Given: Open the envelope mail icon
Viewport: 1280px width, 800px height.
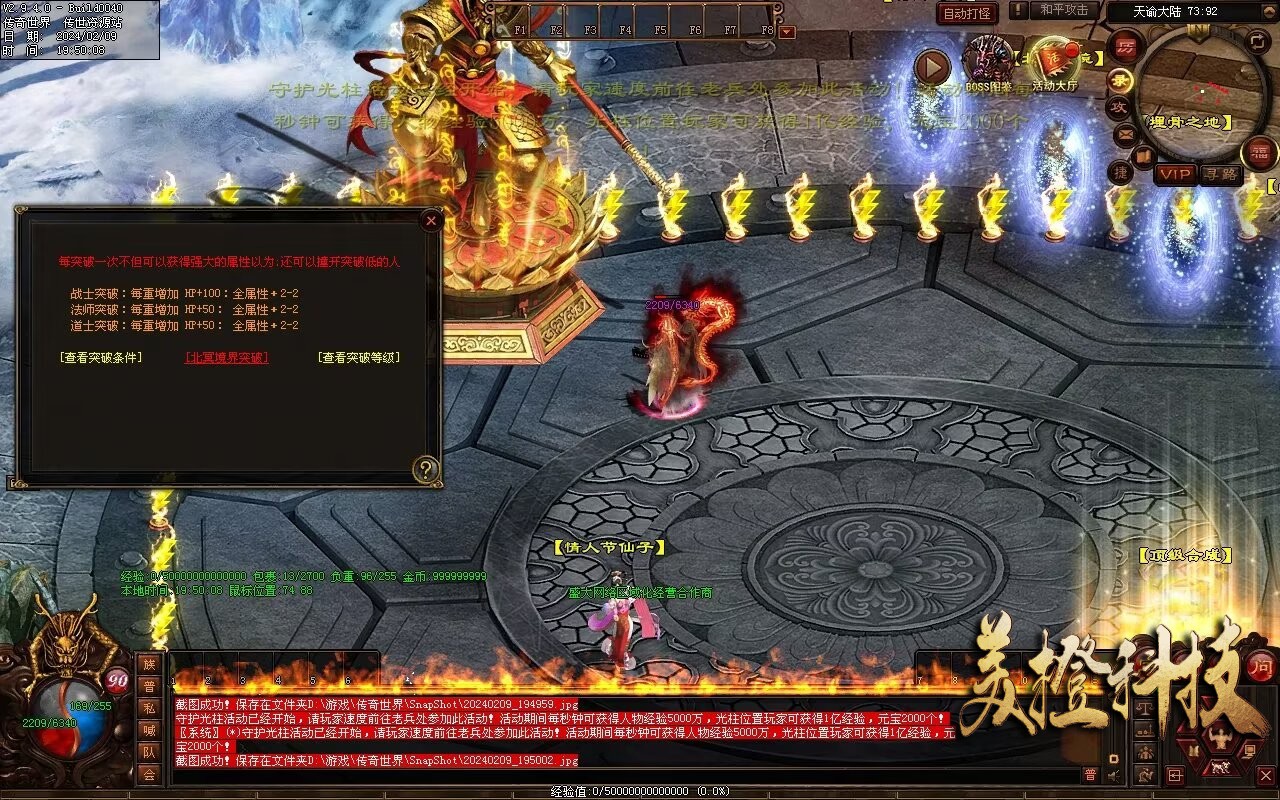Looking at the screenshot, I should coord(1126,133).
